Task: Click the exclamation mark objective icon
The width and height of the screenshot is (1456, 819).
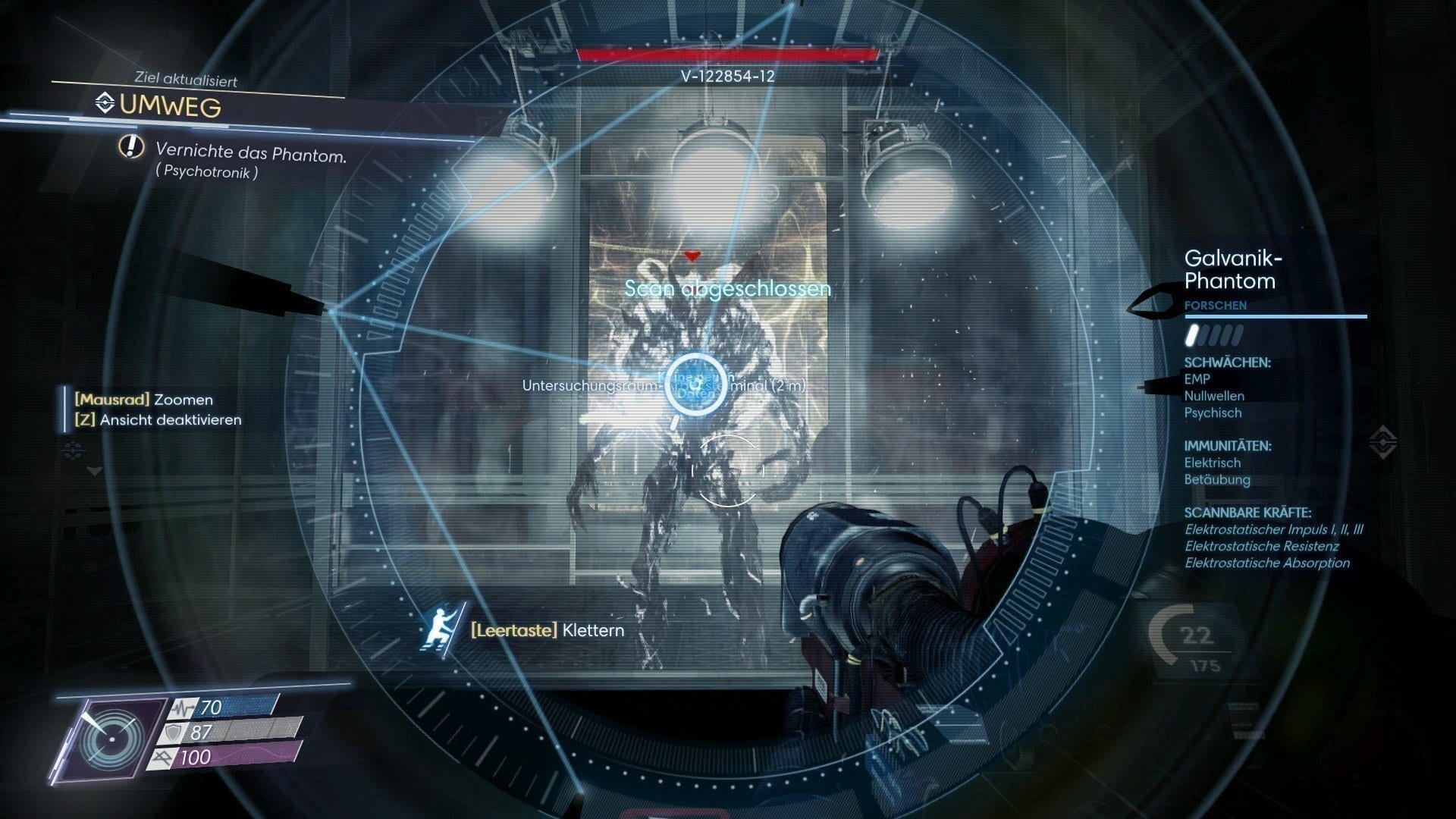Action: 131,146
